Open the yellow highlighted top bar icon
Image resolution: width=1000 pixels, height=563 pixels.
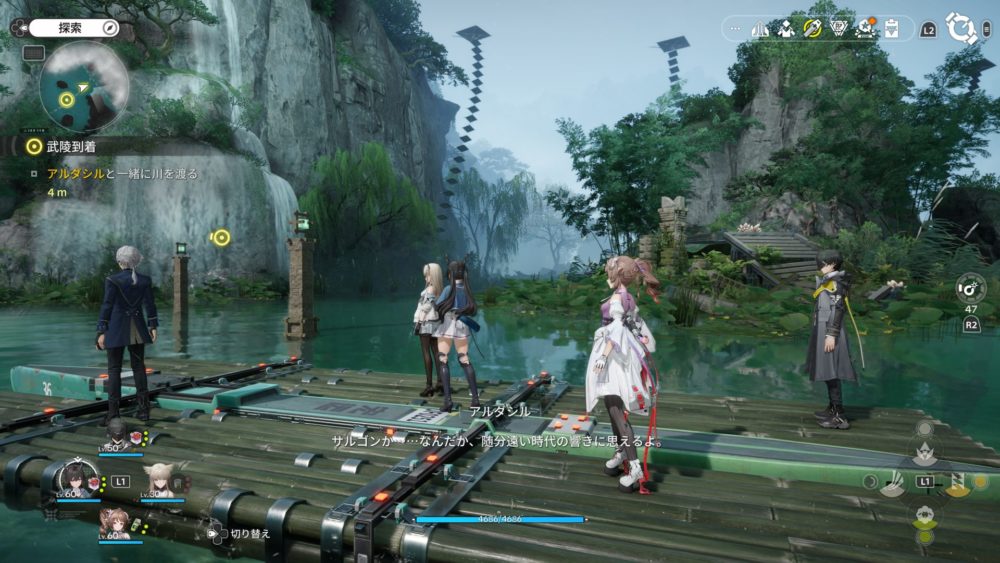point(812,28)
